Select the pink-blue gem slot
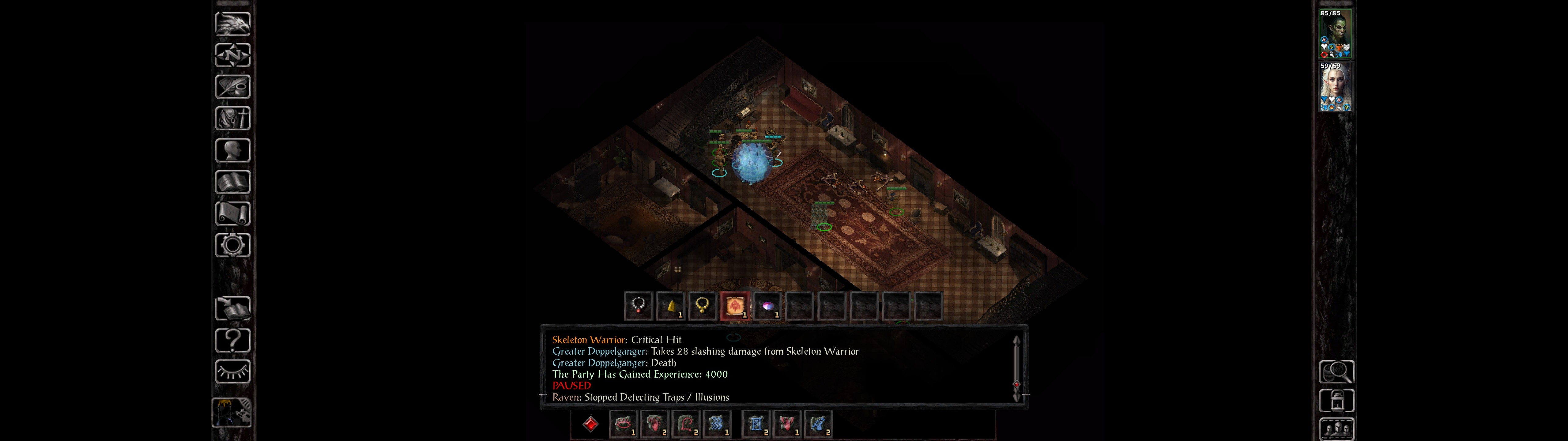 (x=767, y=305)
